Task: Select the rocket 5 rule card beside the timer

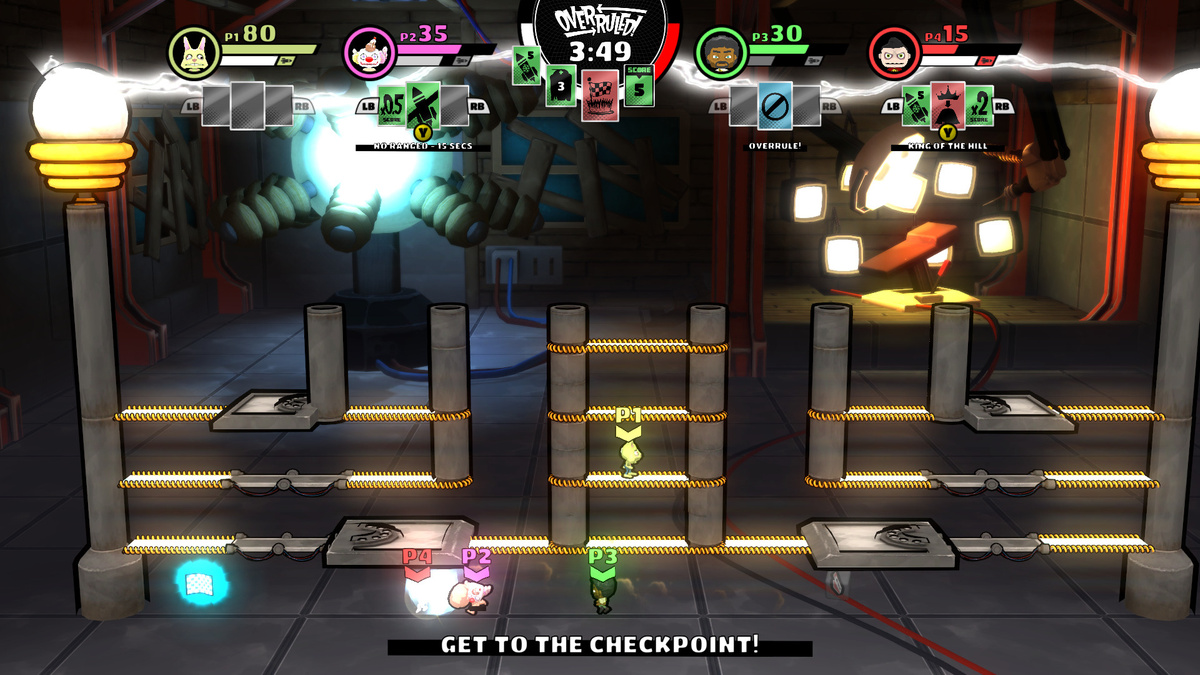Action: (x=527, y=66)
